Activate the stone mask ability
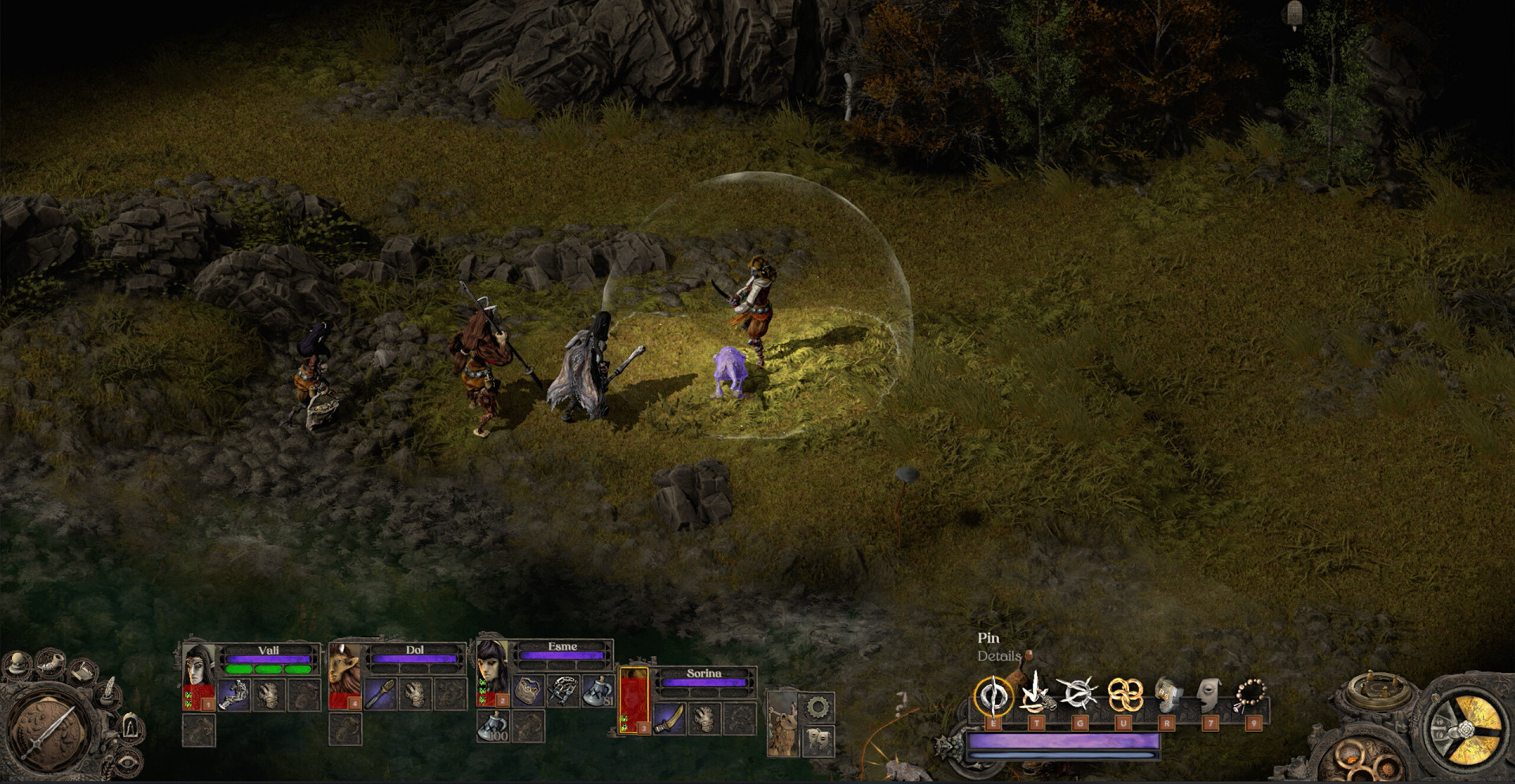The height and width of the screenshot is (784, 1515). (x=1209, y=695)
